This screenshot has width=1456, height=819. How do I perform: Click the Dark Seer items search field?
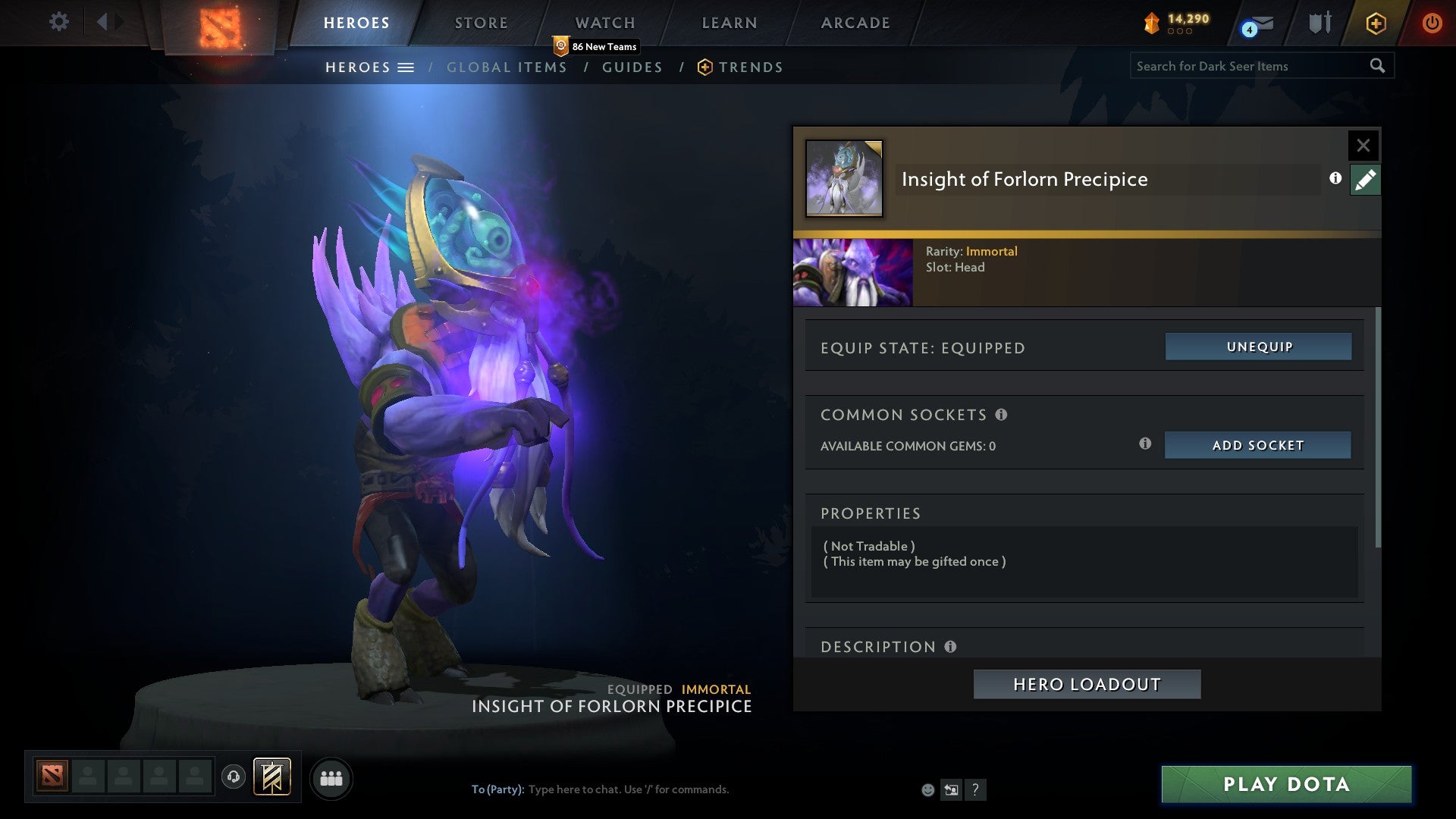[x=1247, y=66]
